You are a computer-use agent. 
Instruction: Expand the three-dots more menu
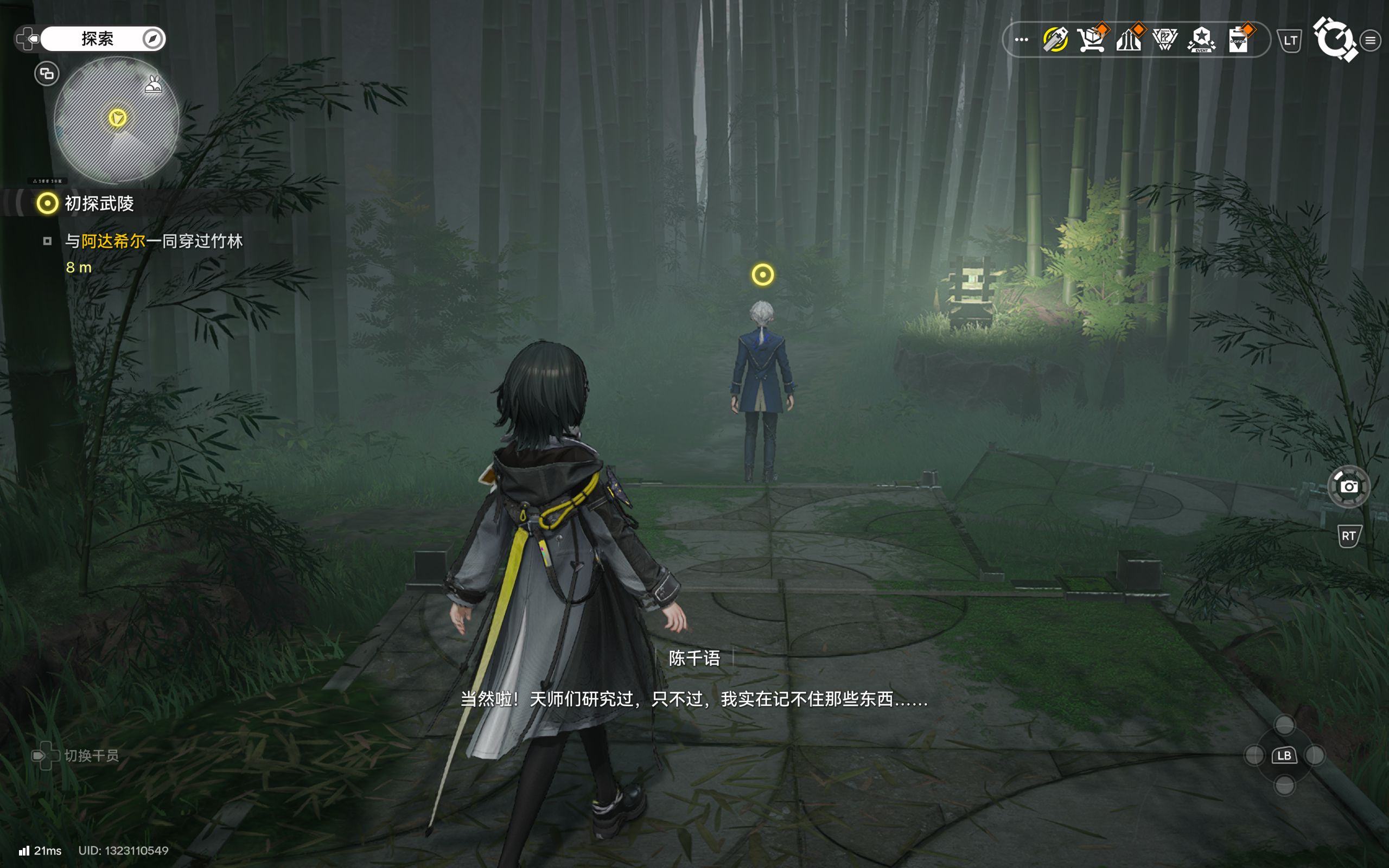pos(1021,40)
